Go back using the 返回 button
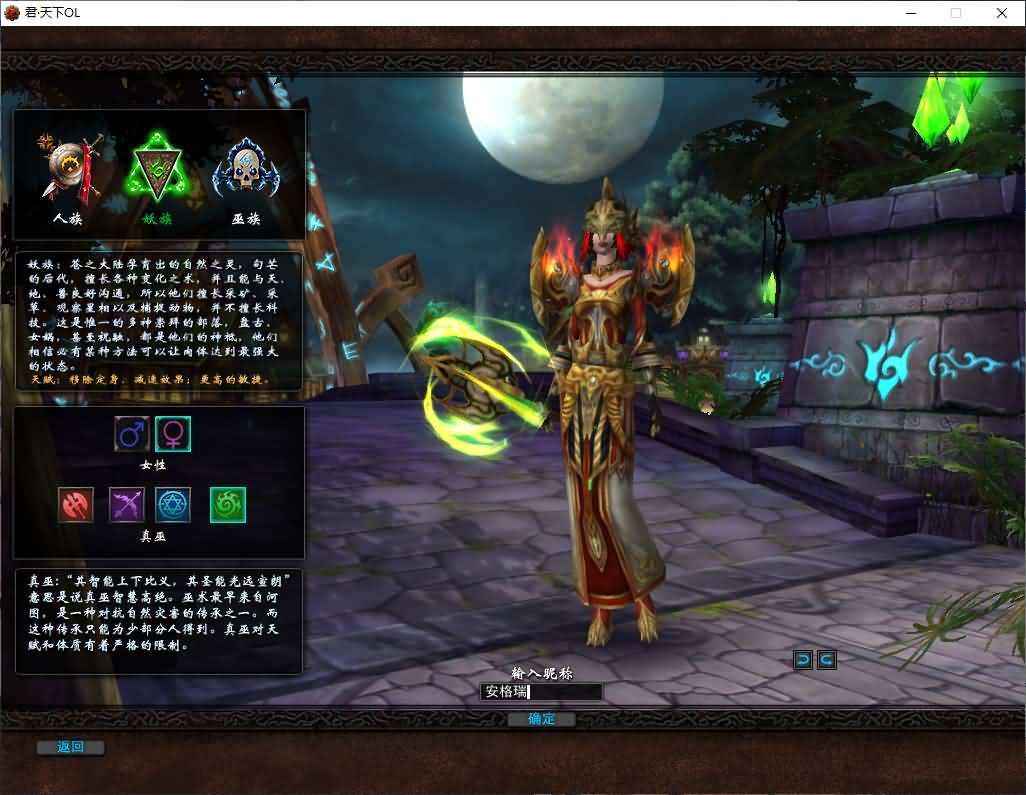Screen dimensions: 1026x795 [70, 747]
